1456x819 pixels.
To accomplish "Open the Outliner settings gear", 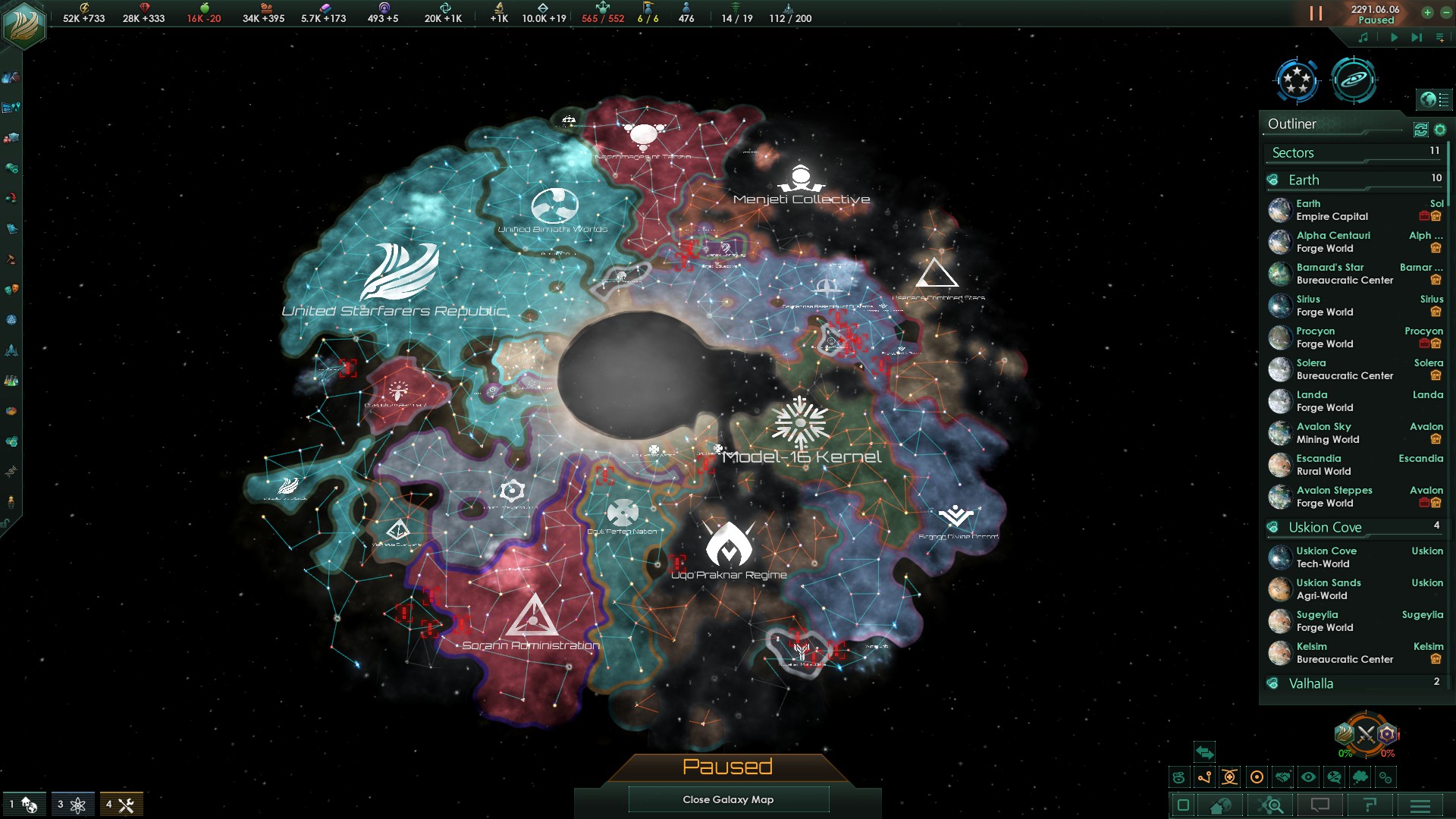I will [x=1440, y=130].
